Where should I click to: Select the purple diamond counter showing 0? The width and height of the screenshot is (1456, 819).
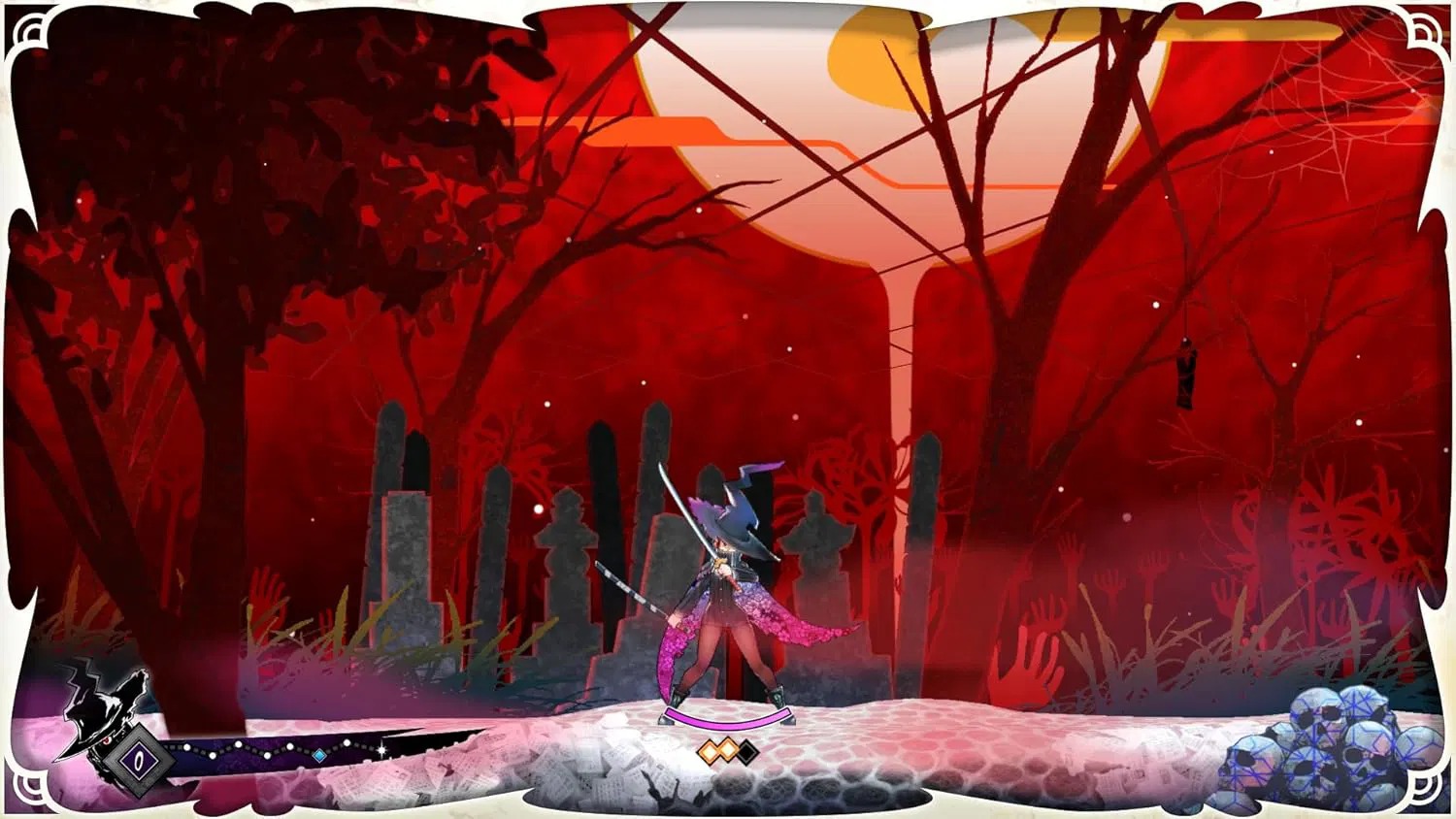click(x=139, y=762)
